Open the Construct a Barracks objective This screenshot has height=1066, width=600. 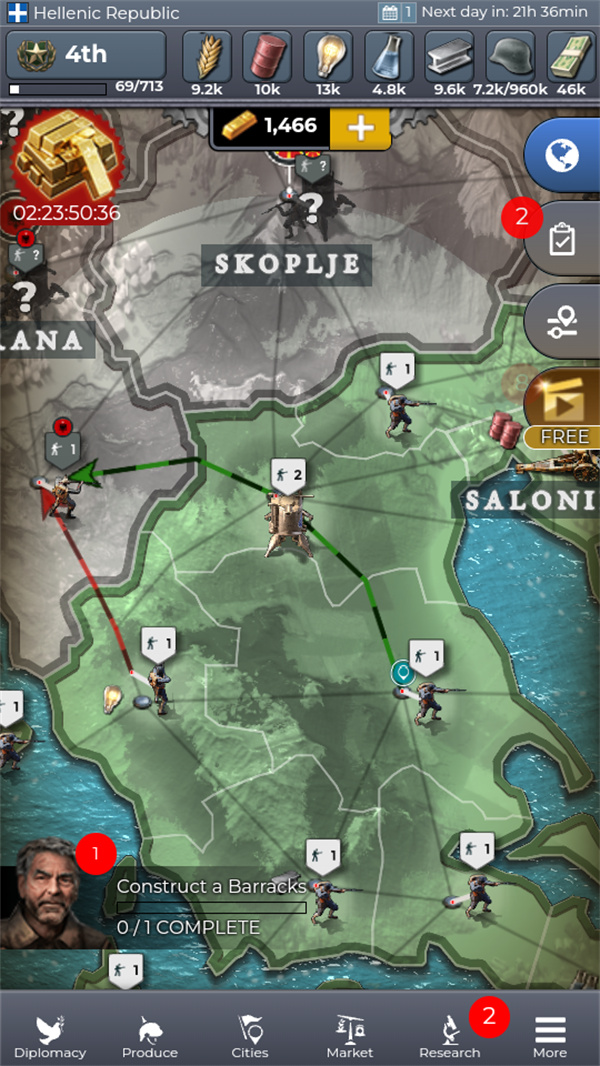coord(212,906)
